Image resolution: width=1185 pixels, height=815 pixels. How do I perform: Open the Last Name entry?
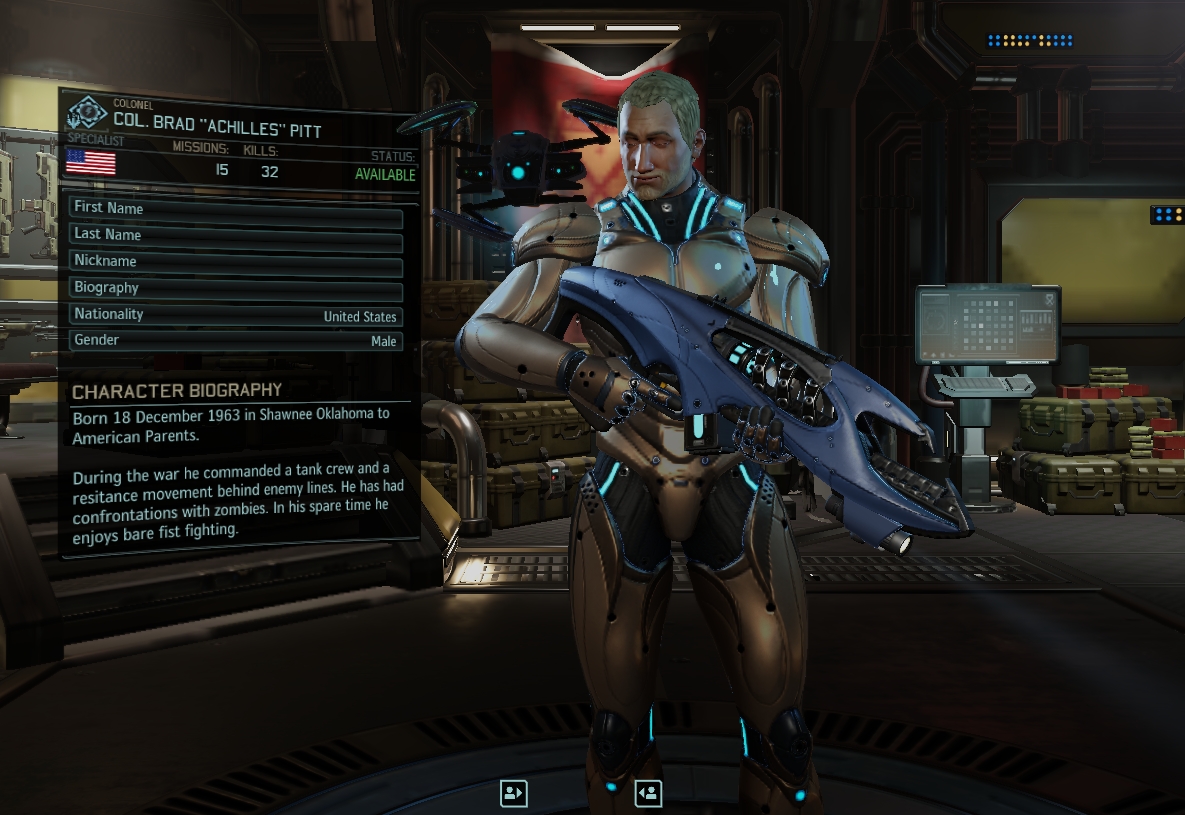(236, 235)
